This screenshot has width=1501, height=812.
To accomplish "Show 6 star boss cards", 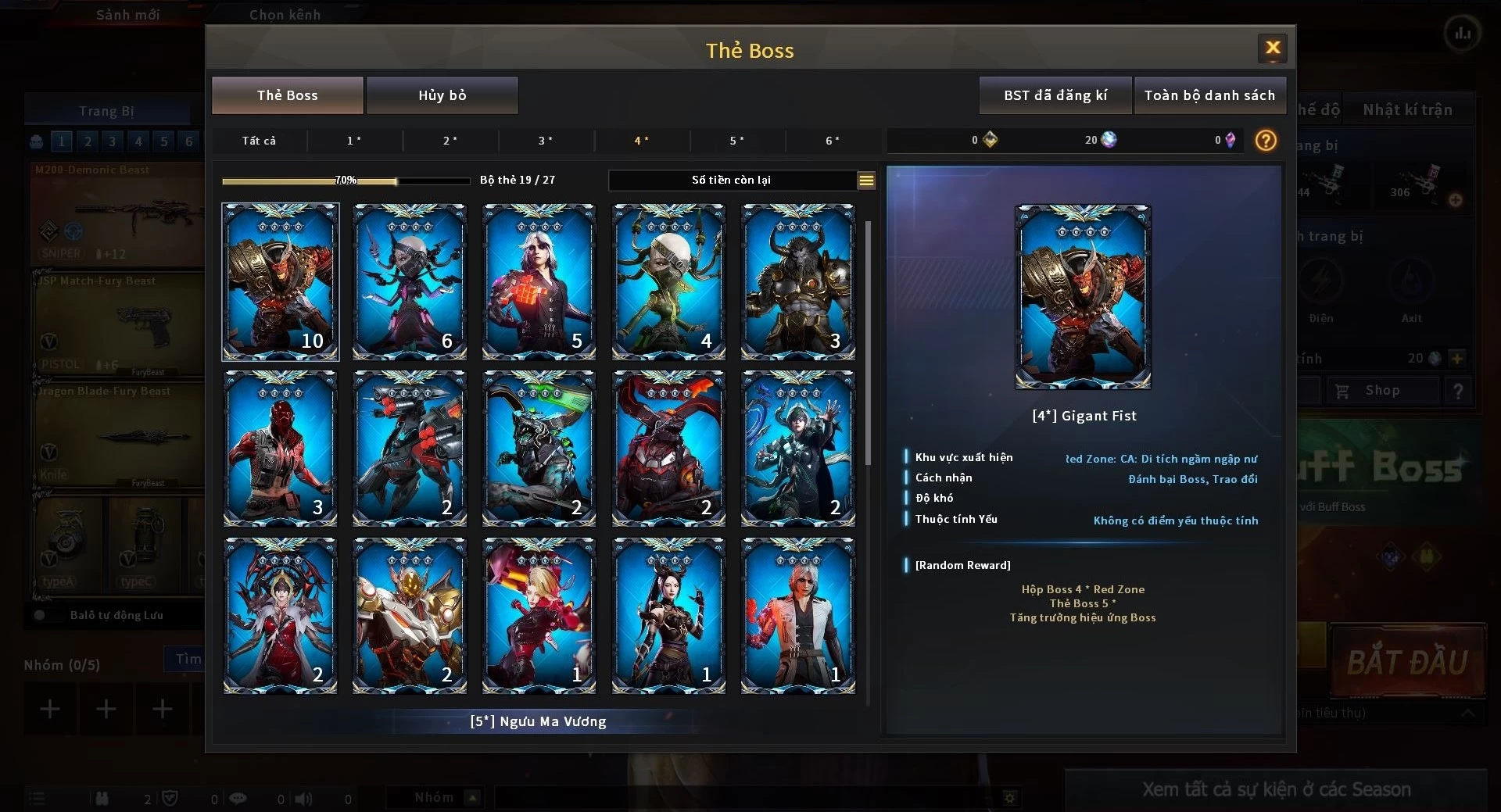I will click(x=833, y=141).
